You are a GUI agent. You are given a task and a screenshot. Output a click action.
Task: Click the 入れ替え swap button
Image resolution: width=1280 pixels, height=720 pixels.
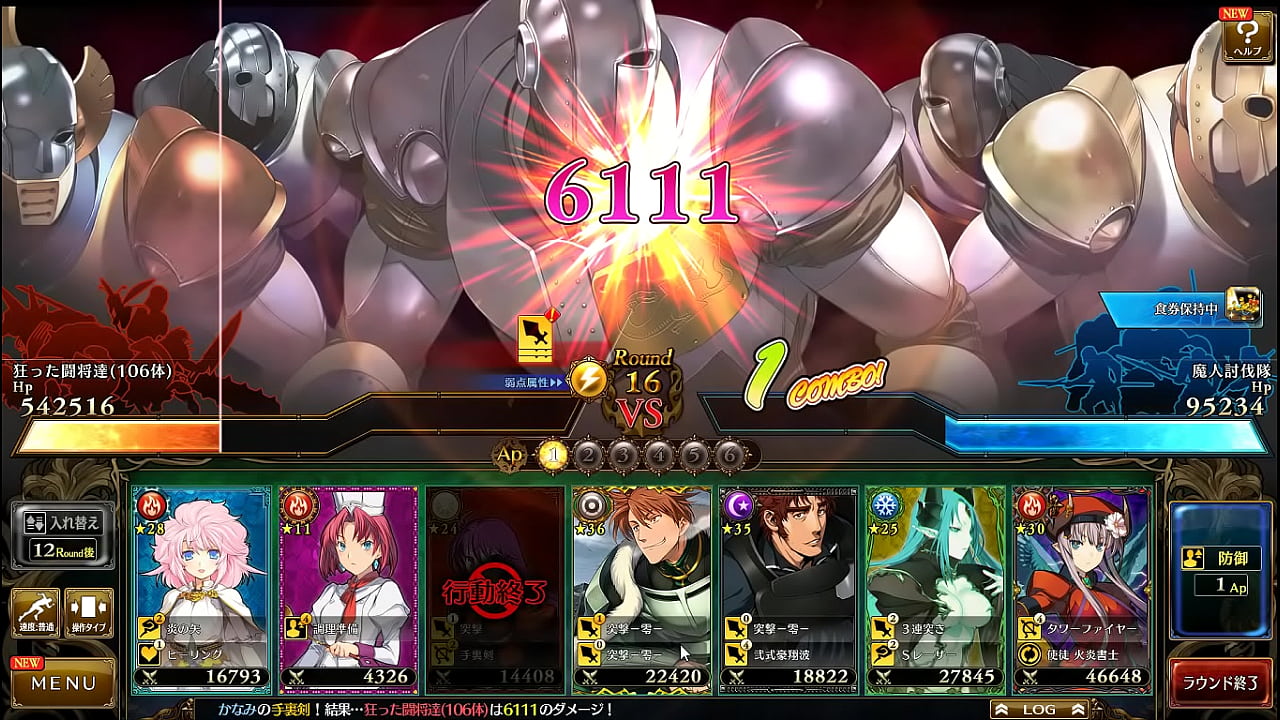pyautogui.click(x=63, y=535)
